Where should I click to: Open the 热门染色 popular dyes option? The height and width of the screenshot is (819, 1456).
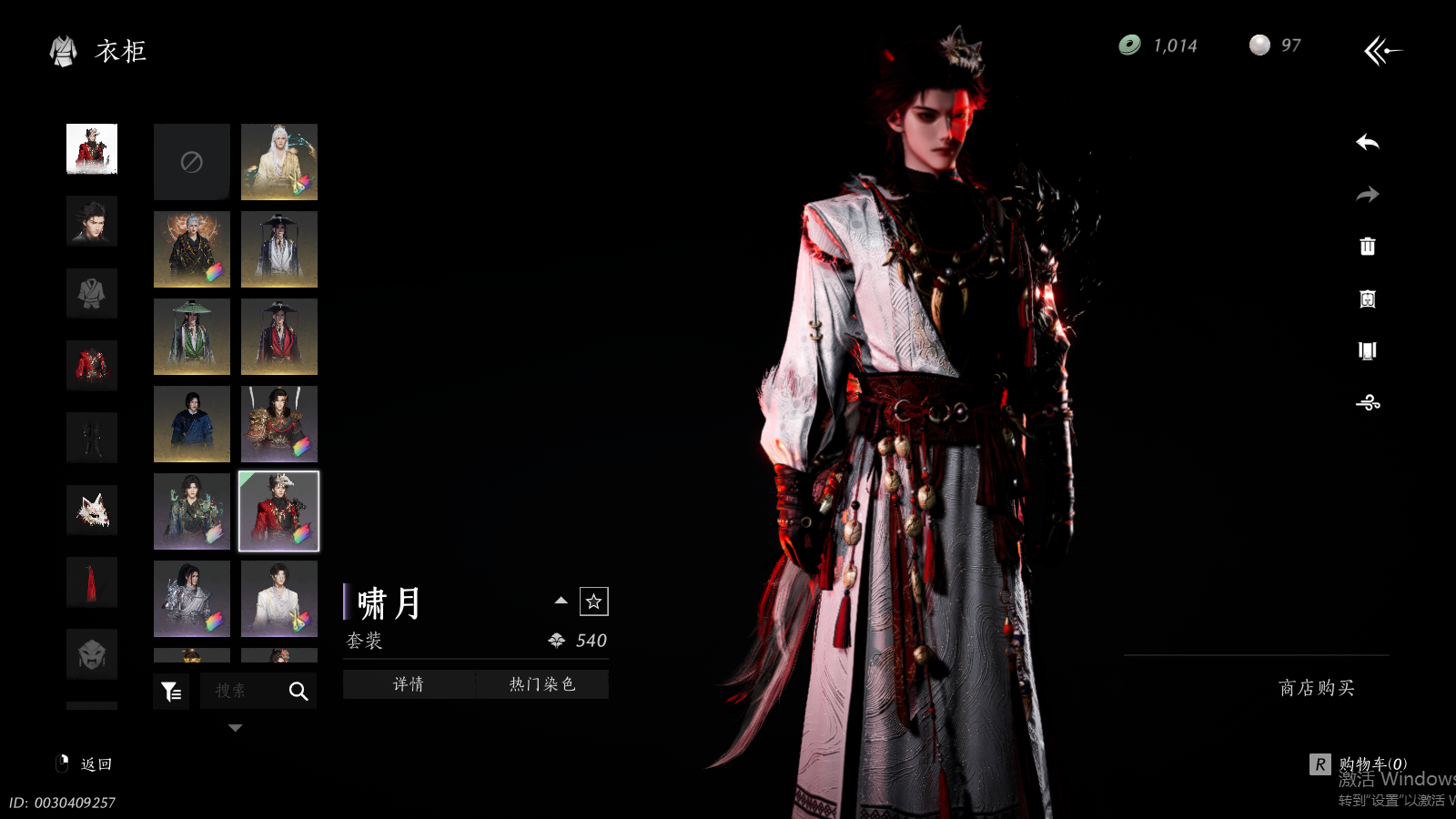(x=542, y=684)
